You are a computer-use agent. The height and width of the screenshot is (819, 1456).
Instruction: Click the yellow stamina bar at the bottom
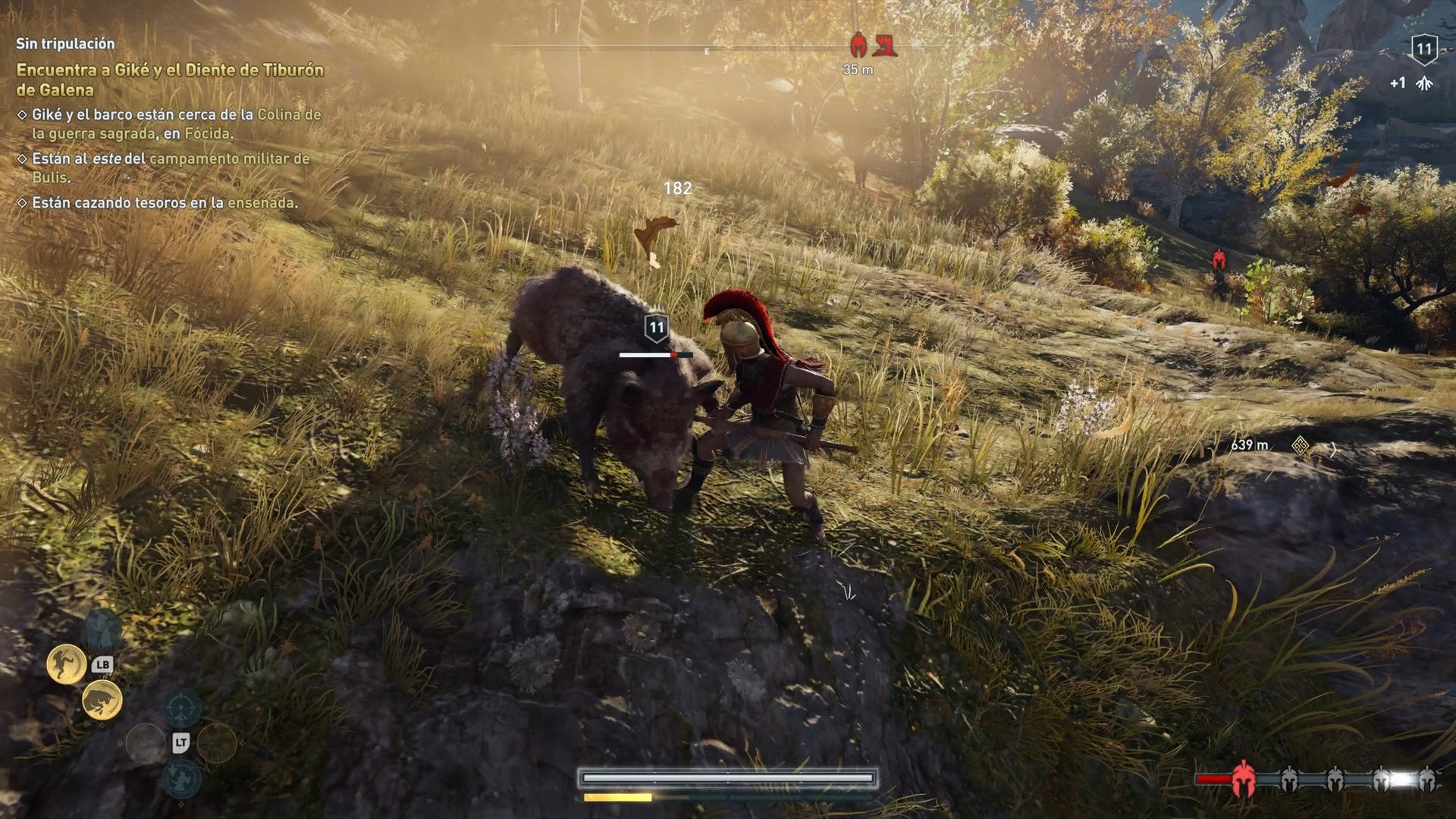pyautogui.click(x=618, y=799)
